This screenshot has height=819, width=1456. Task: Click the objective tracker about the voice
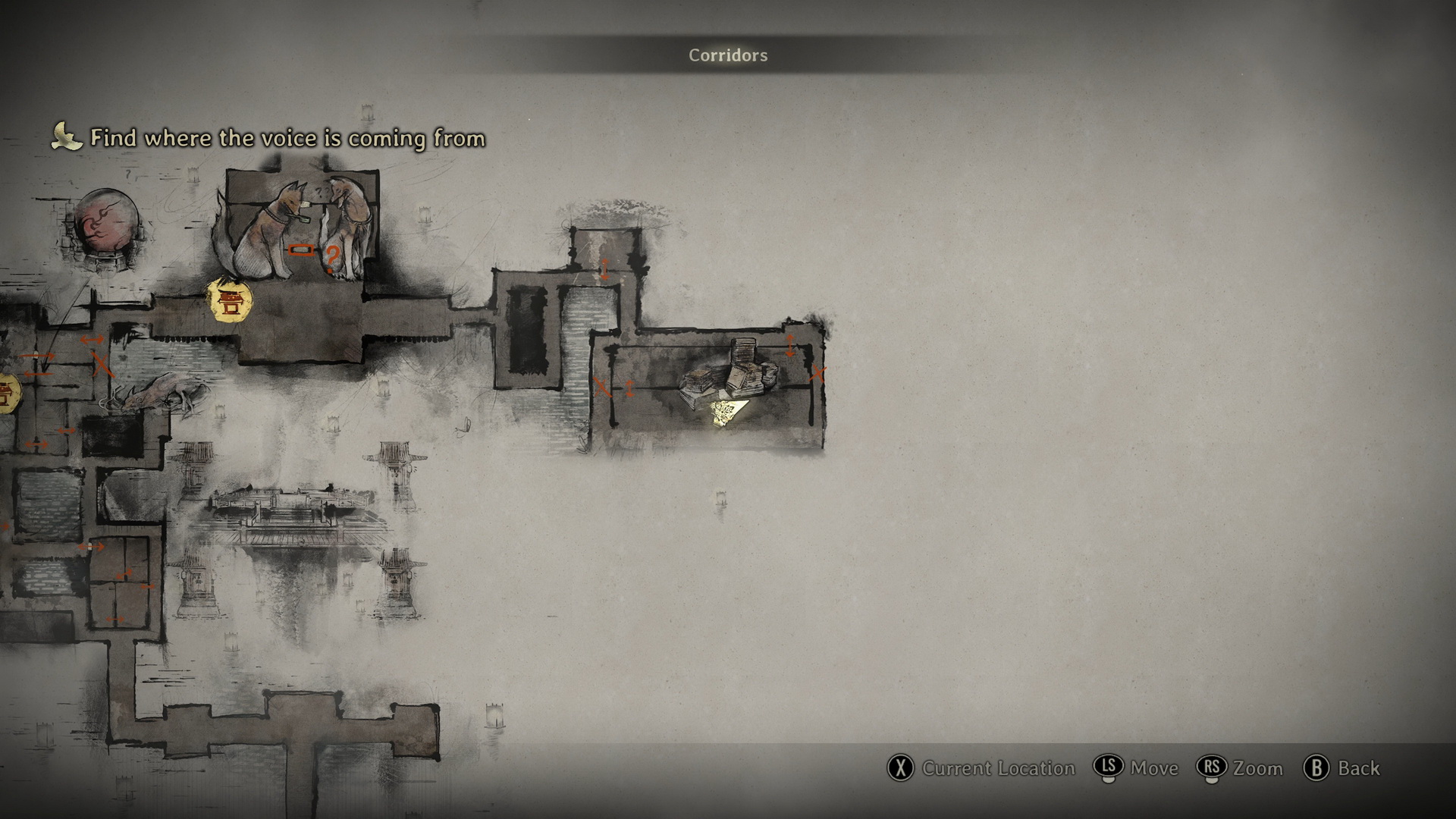coord(287,138)
